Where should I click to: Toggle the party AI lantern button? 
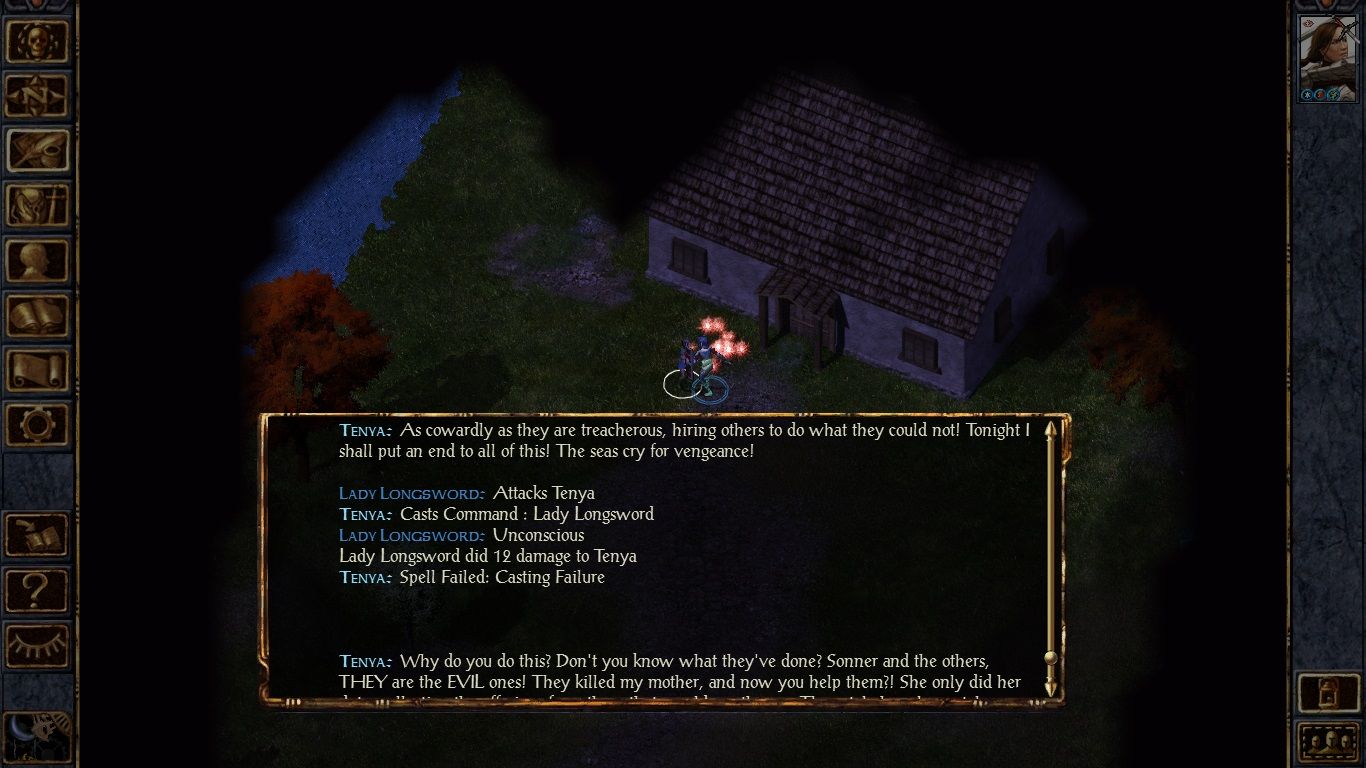pyautogui.click(x=1327, y=692)
